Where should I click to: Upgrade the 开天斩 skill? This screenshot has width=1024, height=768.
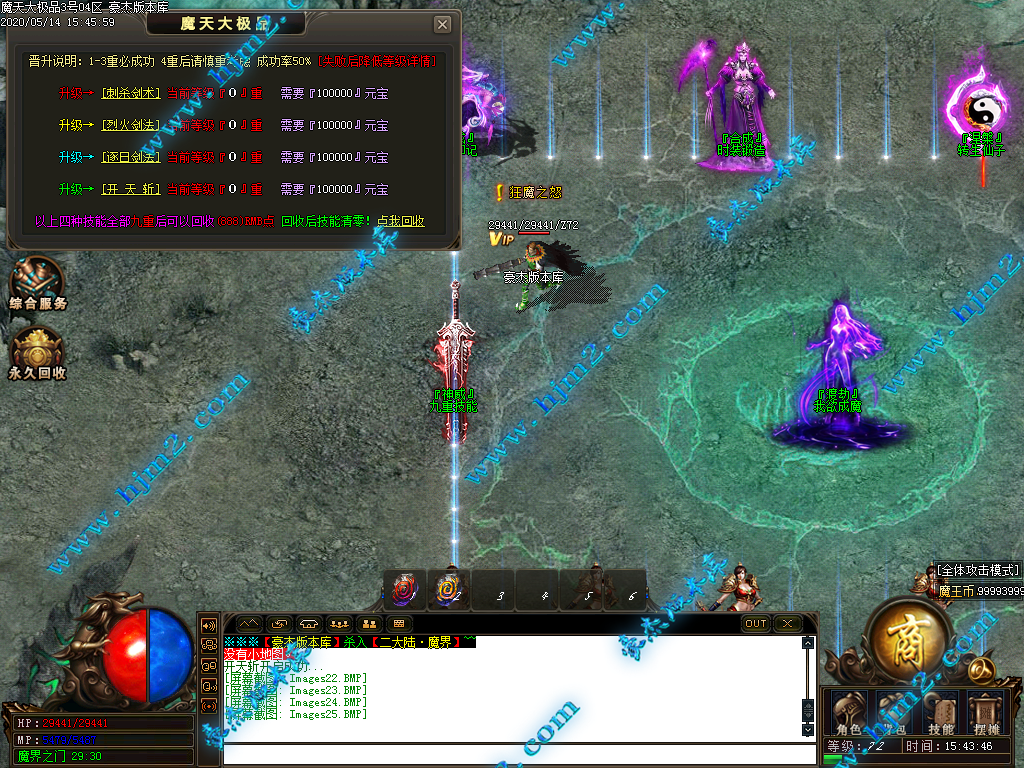click(x=131, y=190)
